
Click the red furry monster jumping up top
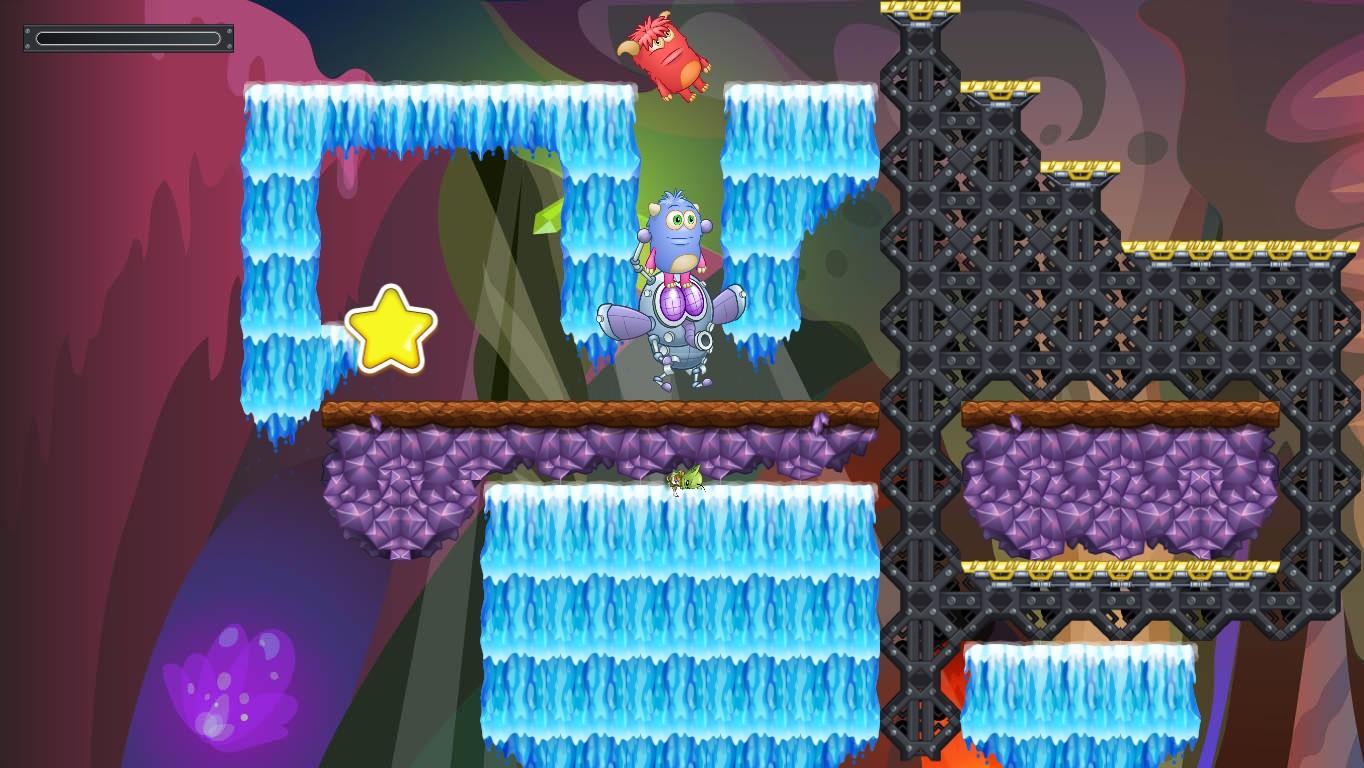(668, 55)
